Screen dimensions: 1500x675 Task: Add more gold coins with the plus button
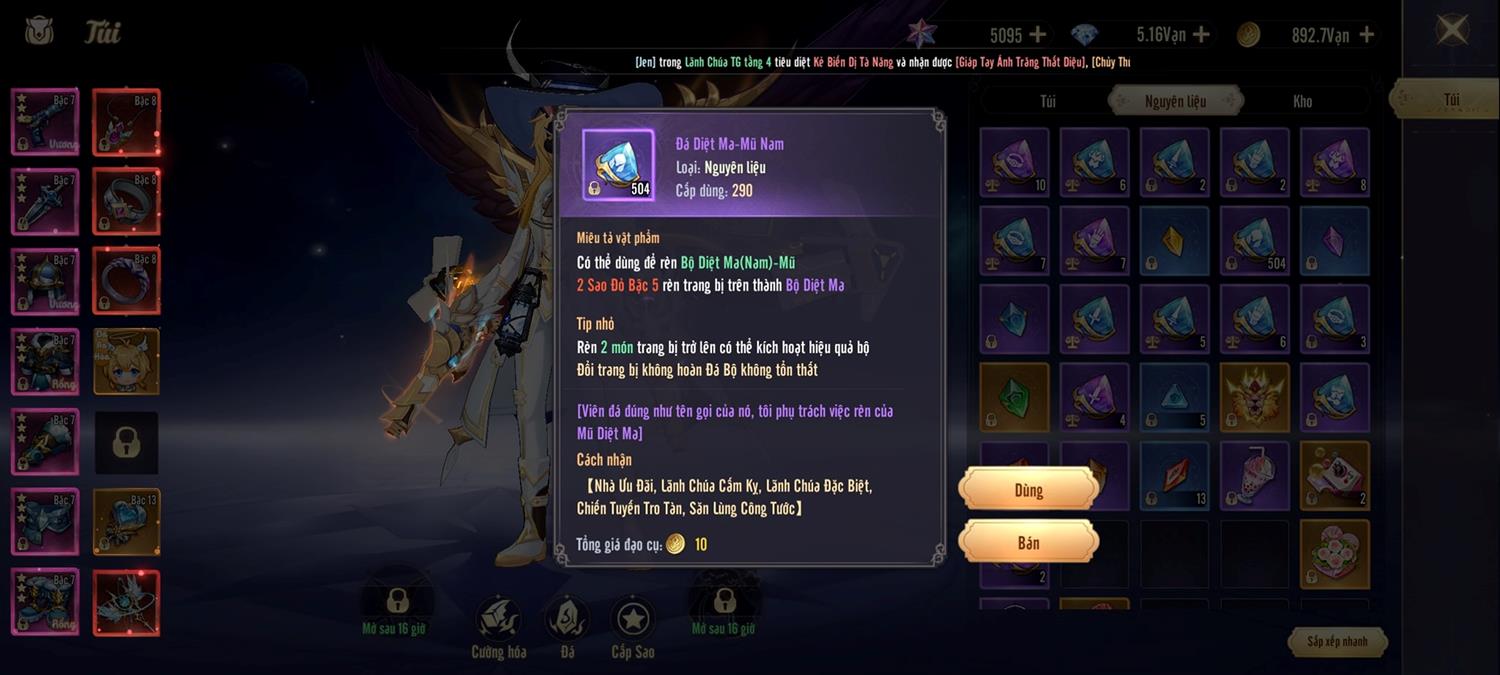(x=1366, y=35)
